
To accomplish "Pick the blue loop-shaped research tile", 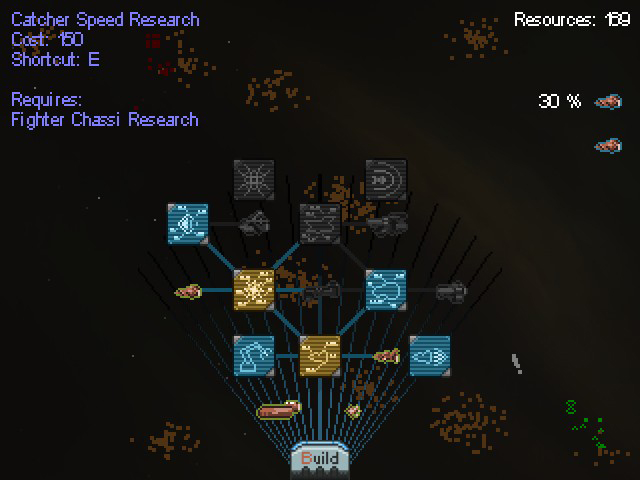I will click(386, 289).
